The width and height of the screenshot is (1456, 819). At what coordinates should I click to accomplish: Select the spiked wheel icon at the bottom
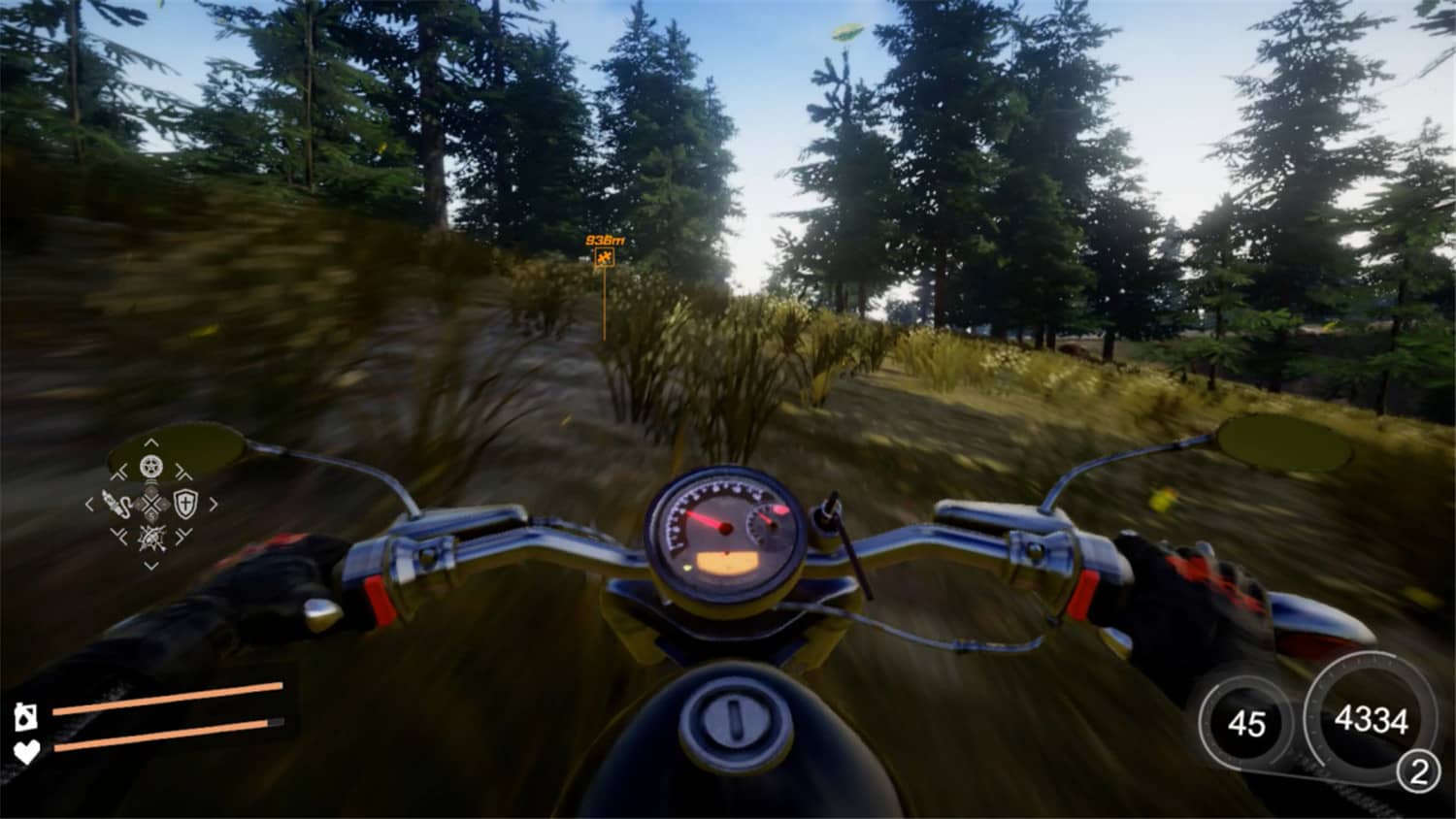151,538
